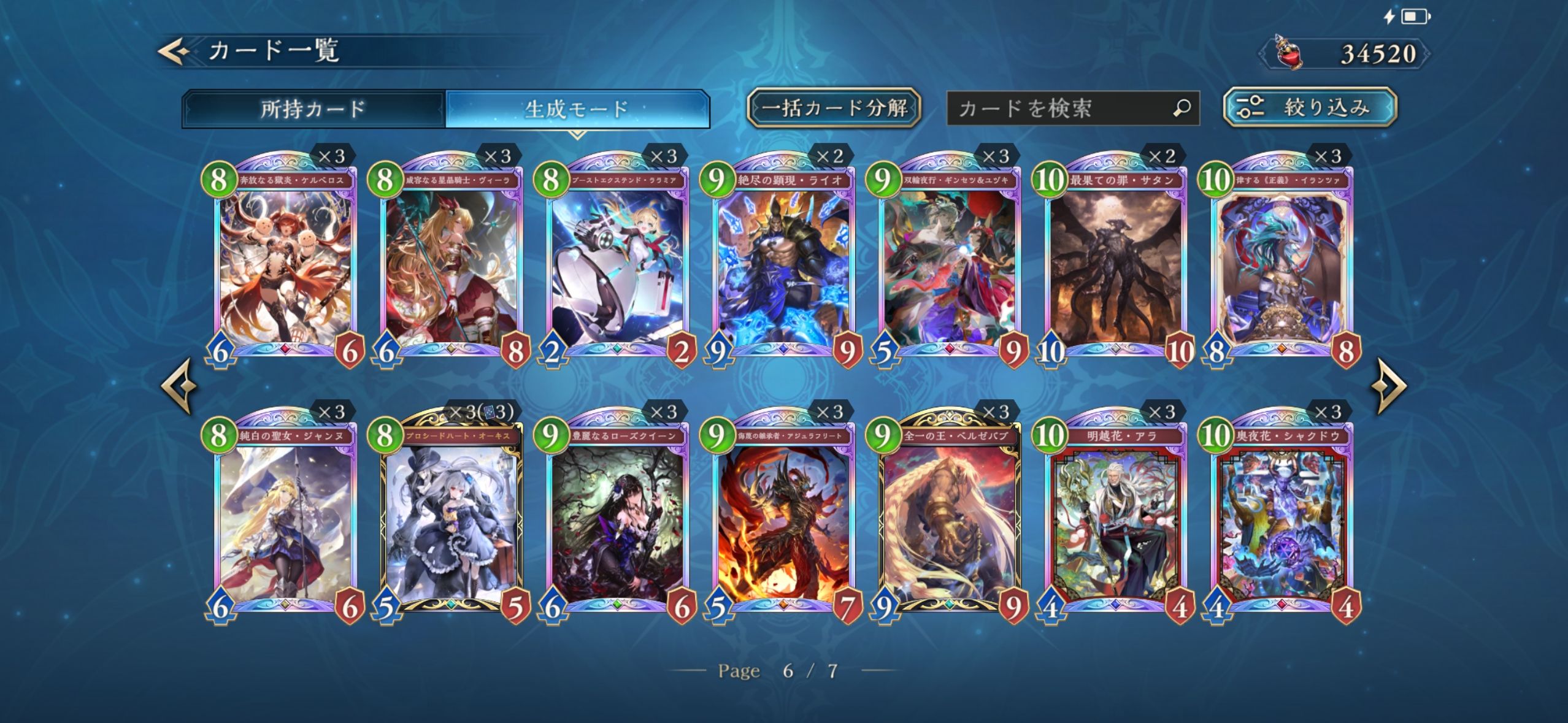Image resolution: width=1568 pixels, height=723 pixels.
Task: Choose the 星晶騎士・ヴィーラ card
Action: (452, 264)
